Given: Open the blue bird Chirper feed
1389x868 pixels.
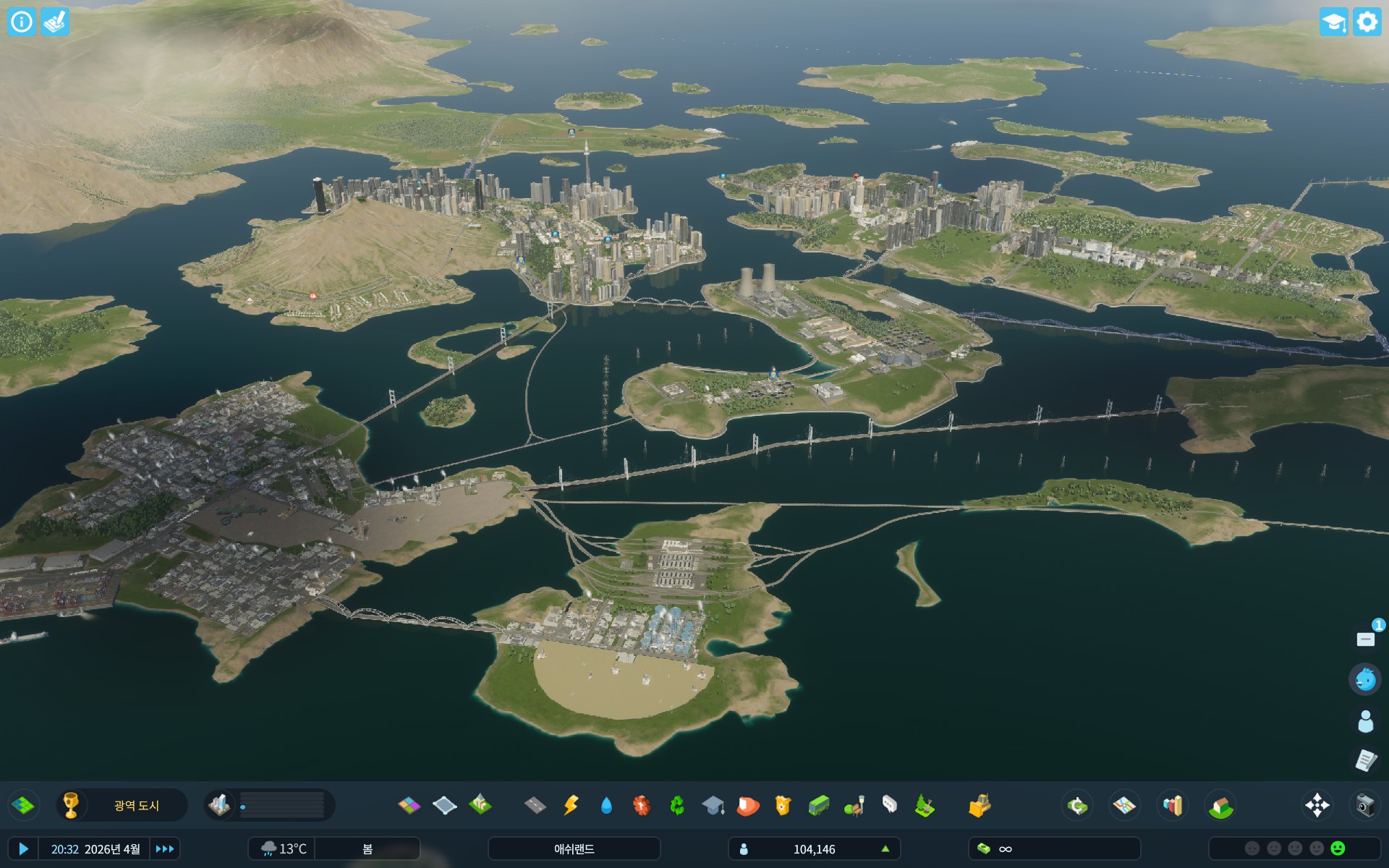Looking at the screenshot, I should pos(1365,679).
